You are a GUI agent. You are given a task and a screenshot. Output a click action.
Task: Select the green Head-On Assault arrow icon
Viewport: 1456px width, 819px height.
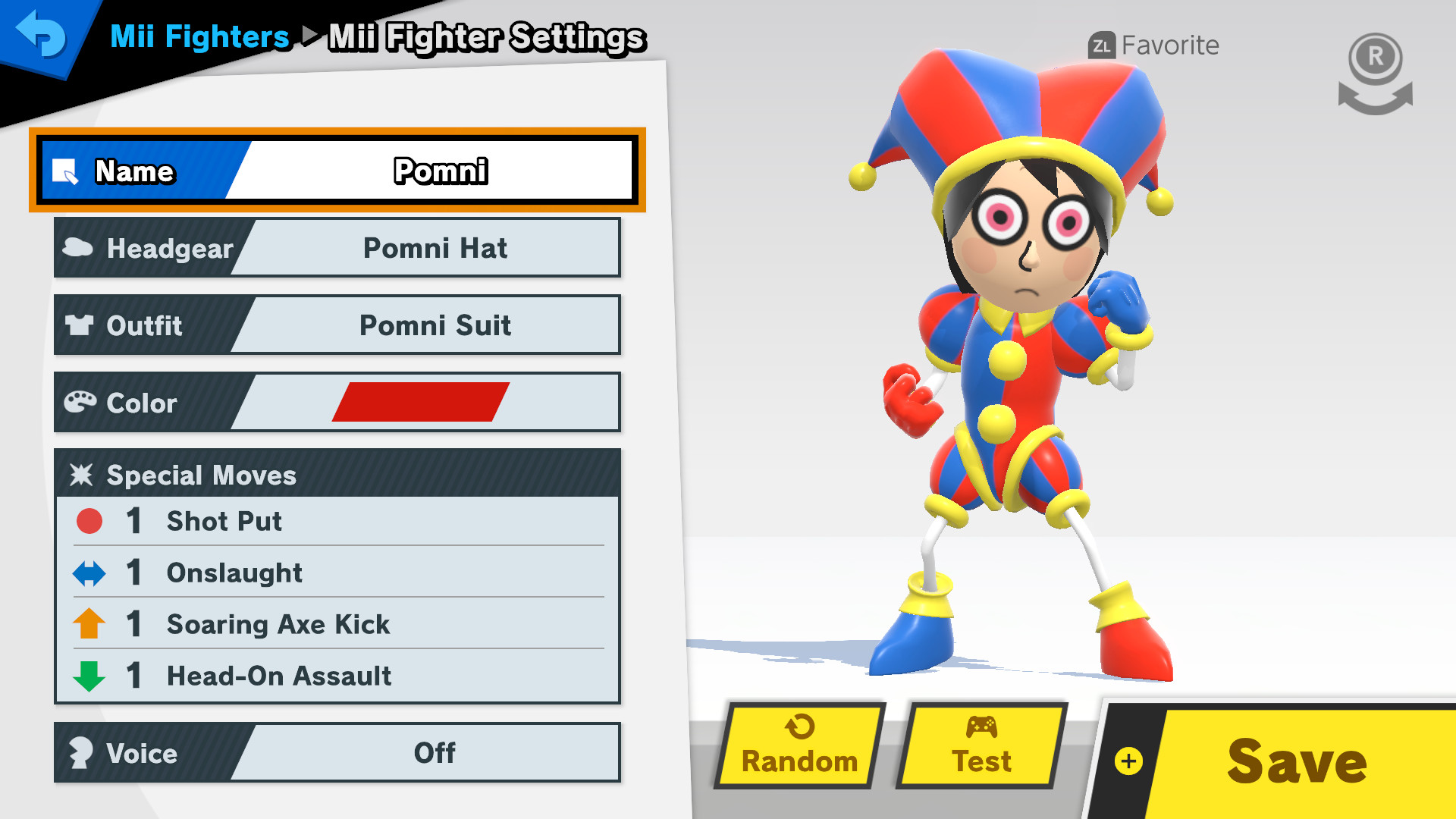pyautogui.click(x=89, y=676)
